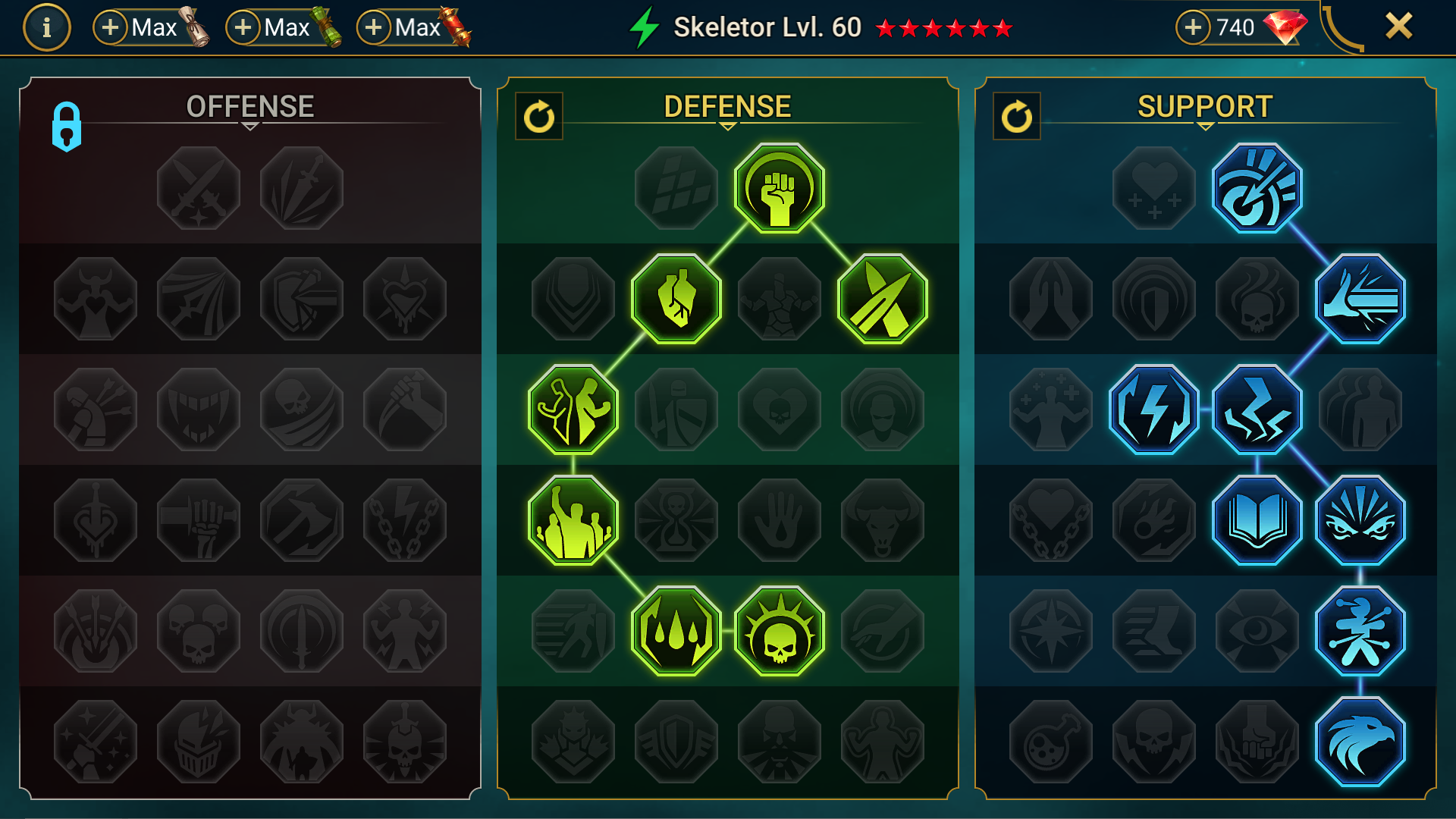Expand the arrow under OFFENSE header

(250, 127)
